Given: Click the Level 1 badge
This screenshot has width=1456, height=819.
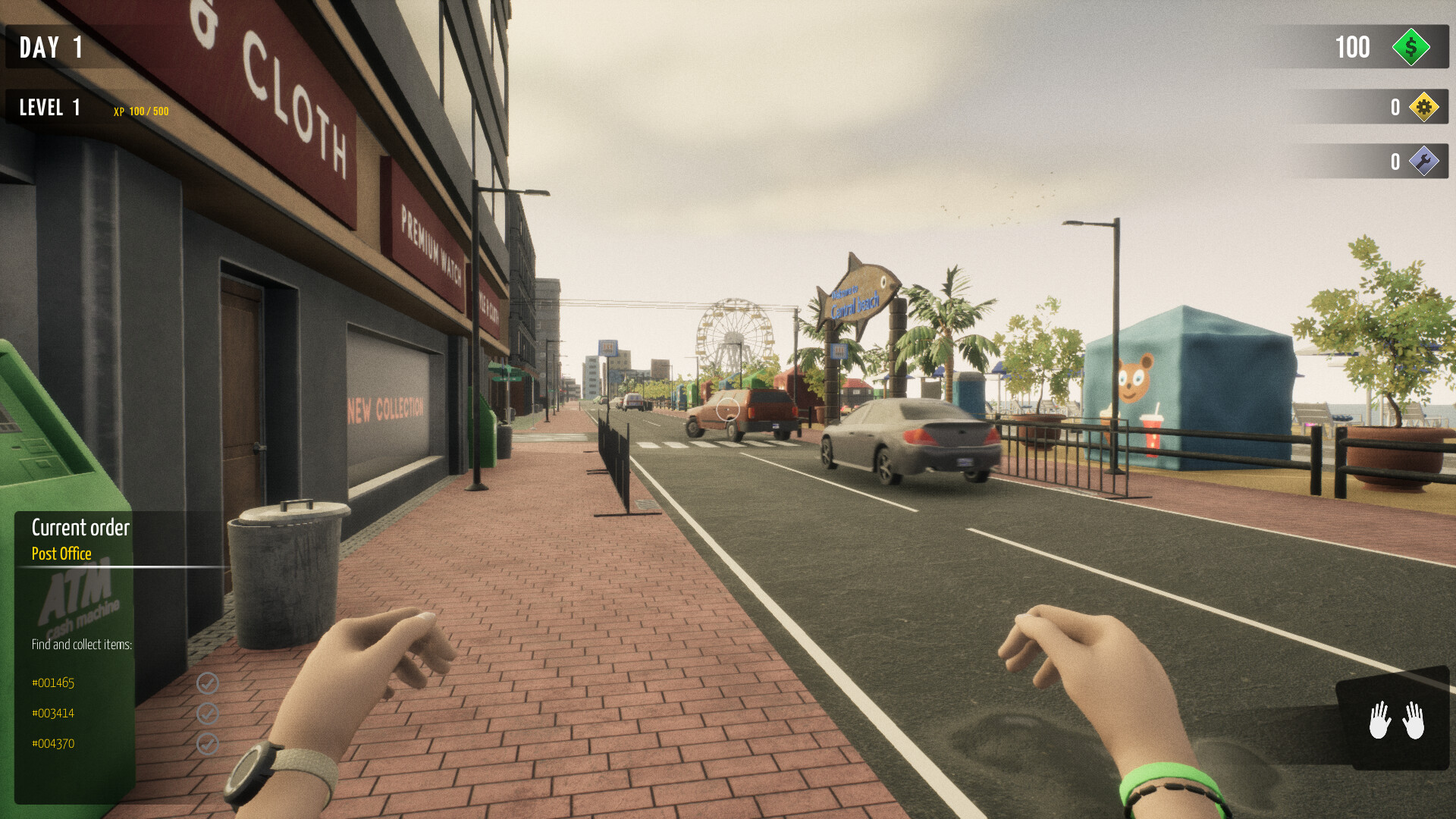Looking at the screenshot, I should tap(49, 107).
